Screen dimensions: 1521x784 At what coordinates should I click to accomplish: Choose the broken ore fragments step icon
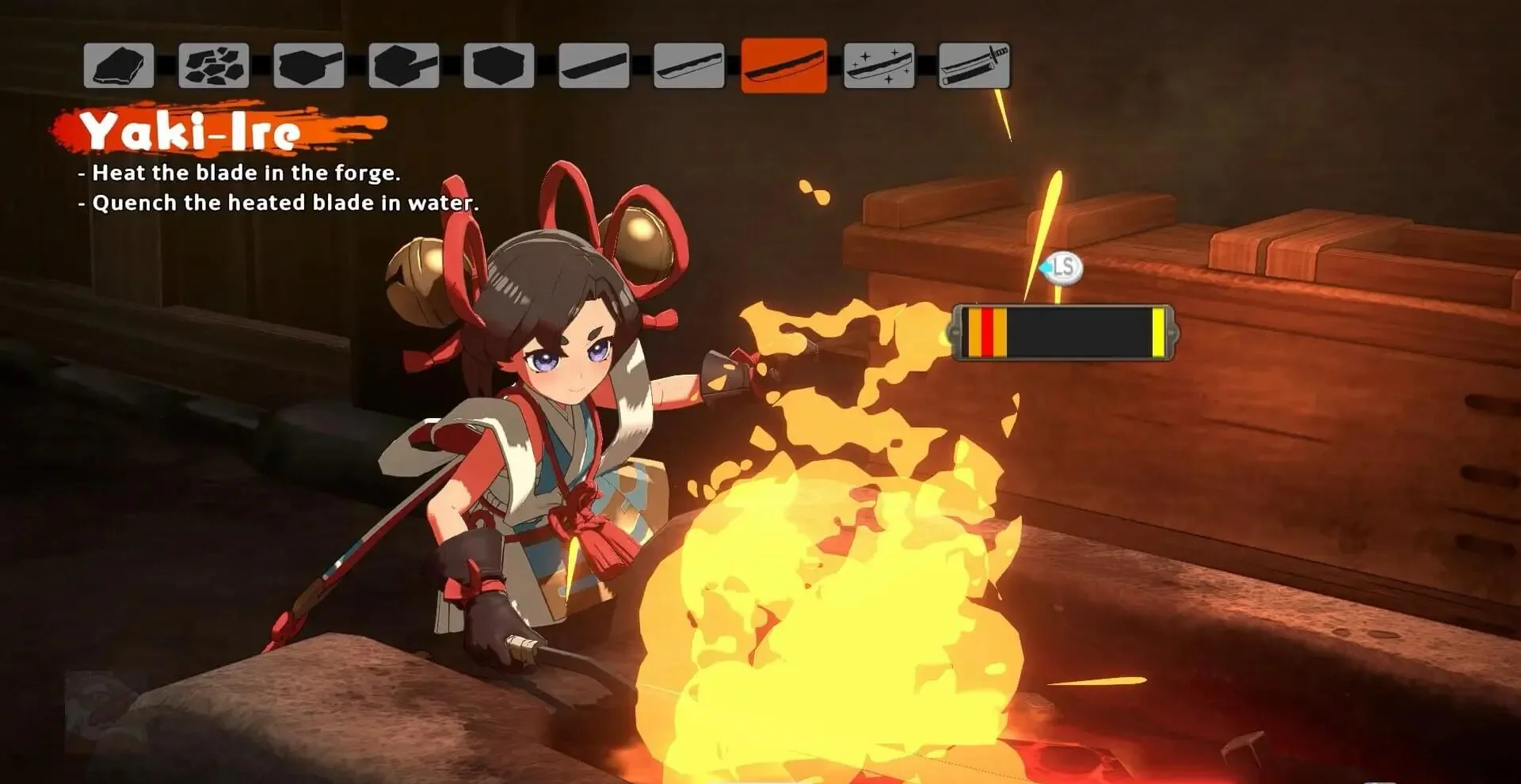[x=214, y=66]
